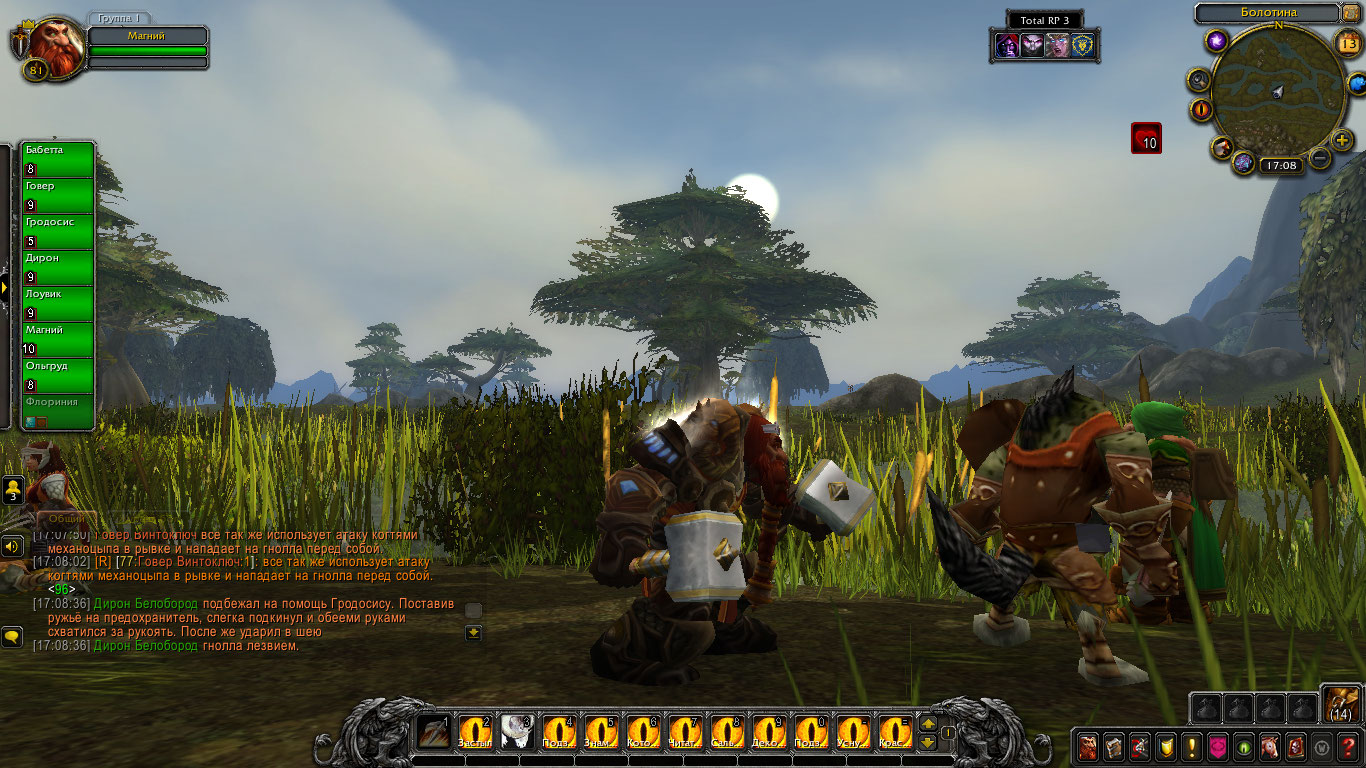1366x768 pixels.
Task: Target Гродосис raid frame
Action: point(58,232)
